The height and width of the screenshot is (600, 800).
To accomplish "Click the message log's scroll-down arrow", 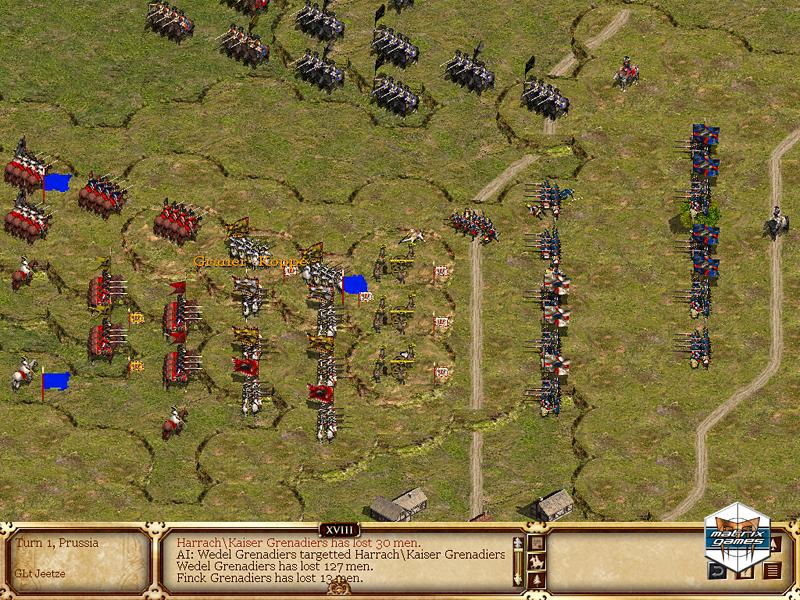I will point(518,579).
